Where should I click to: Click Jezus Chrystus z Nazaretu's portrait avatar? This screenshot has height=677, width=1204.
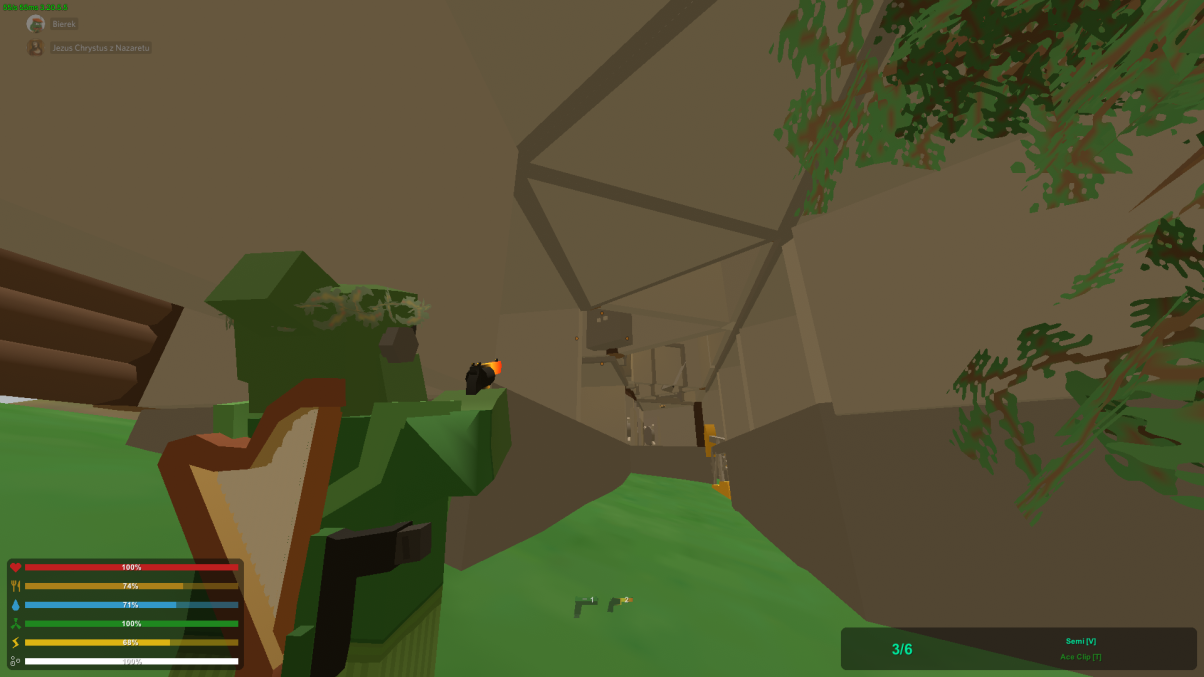point(36,48)
